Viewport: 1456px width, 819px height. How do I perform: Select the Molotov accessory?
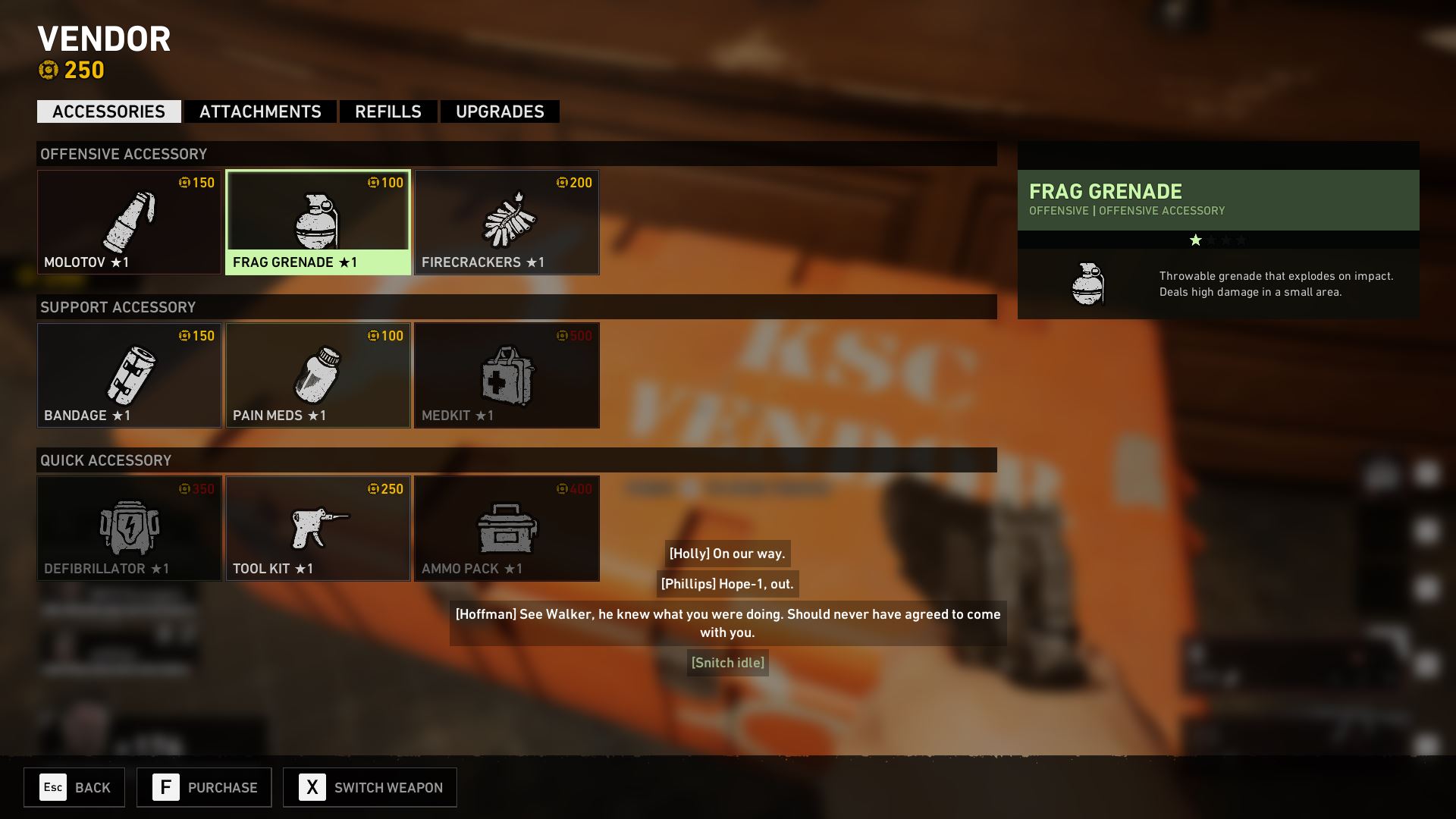pos(129,222)
